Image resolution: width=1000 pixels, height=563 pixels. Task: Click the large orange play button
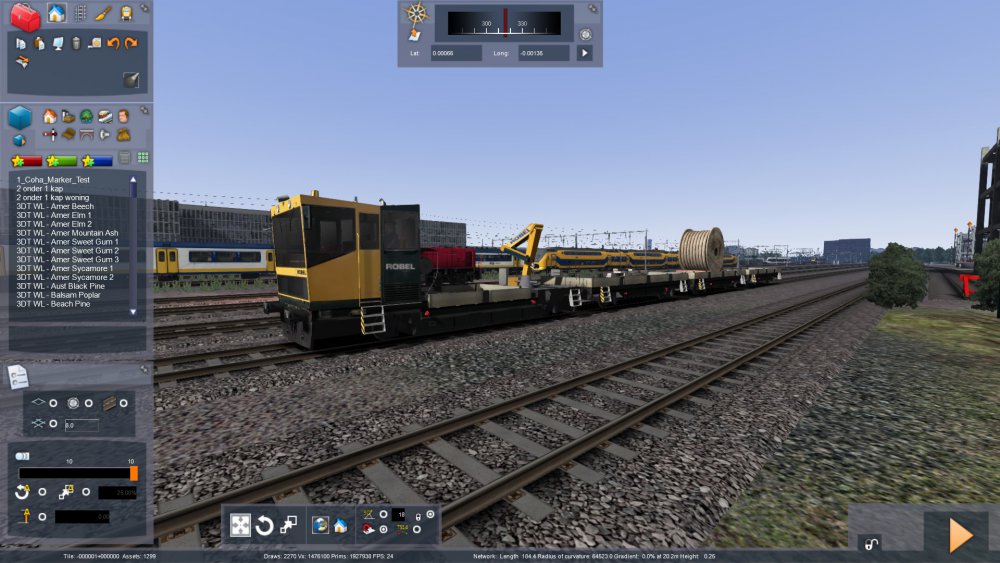coord(960,535)
